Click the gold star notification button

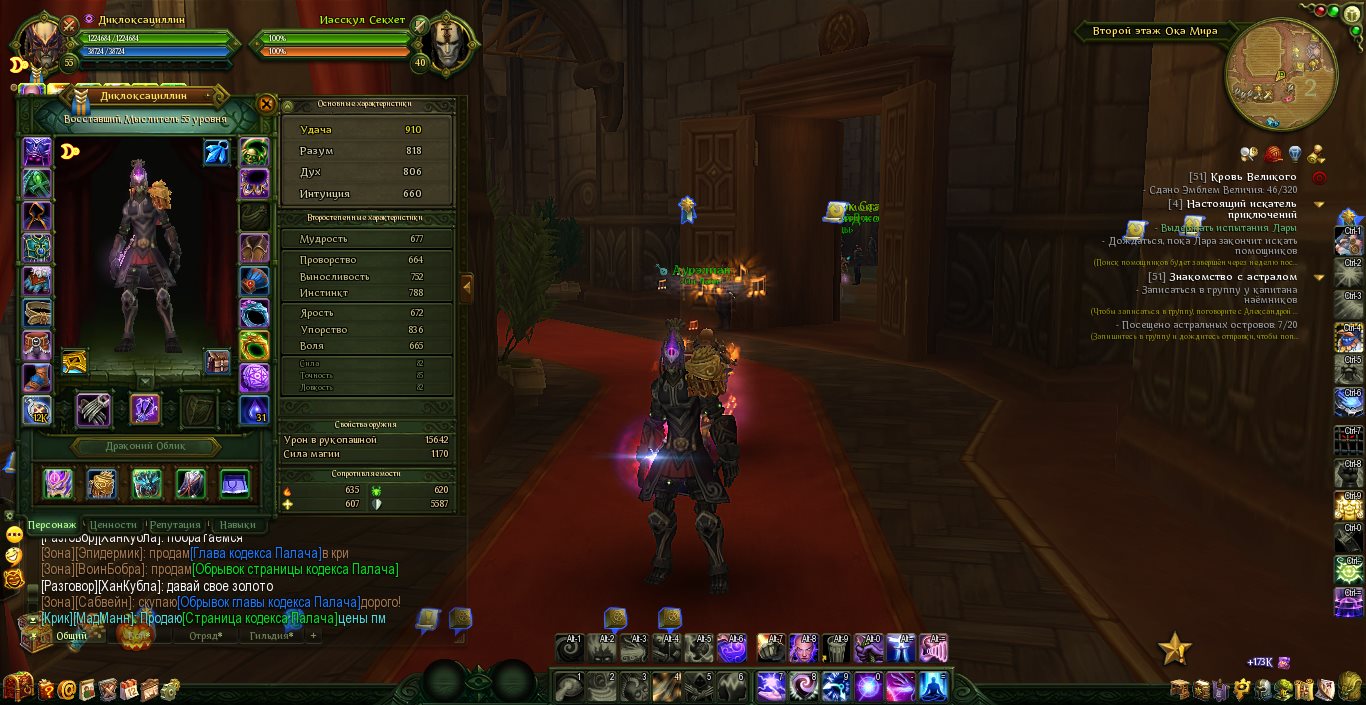click(x=1175, y=650)
